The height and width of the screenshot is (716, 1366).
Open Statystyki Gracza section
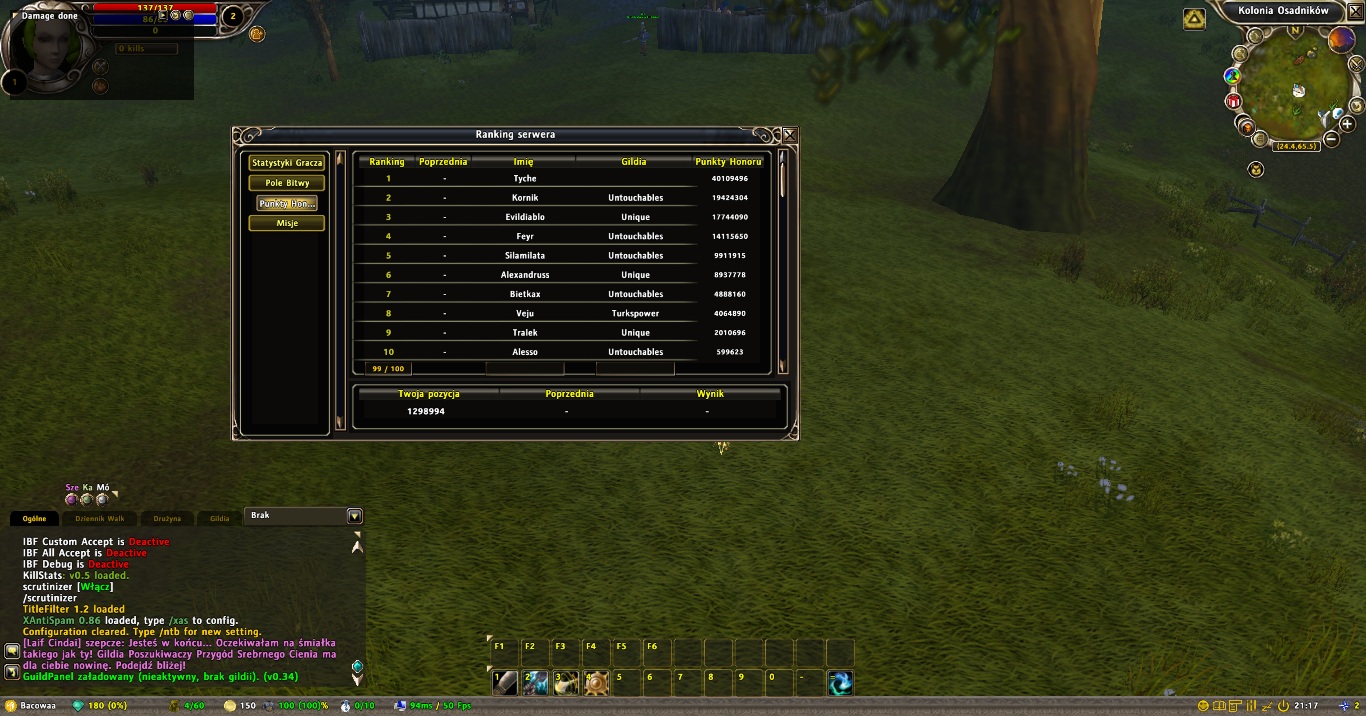tap(287, 163)
